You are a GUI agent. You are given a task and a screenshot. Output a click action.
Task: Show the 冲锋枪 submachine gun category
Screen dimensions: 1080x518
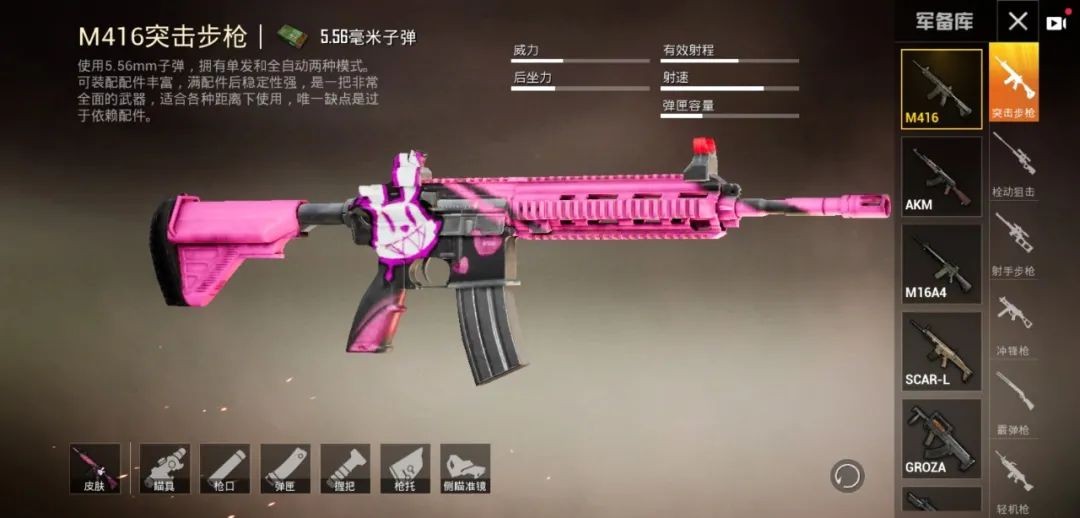(1013, 322)
